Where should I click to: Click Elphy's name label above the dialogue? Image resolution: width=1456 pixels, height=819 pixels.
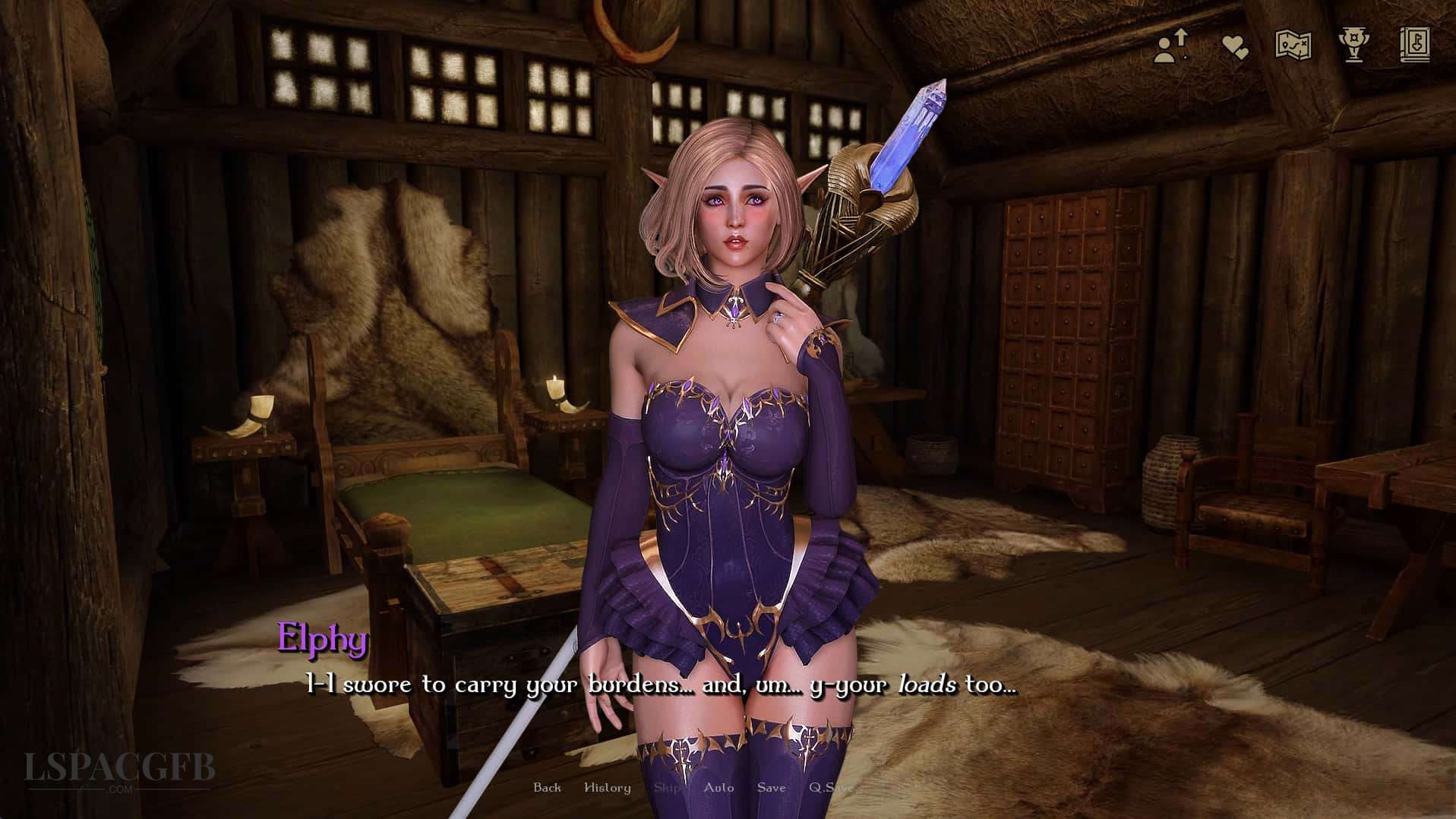(x=322, y=641)
